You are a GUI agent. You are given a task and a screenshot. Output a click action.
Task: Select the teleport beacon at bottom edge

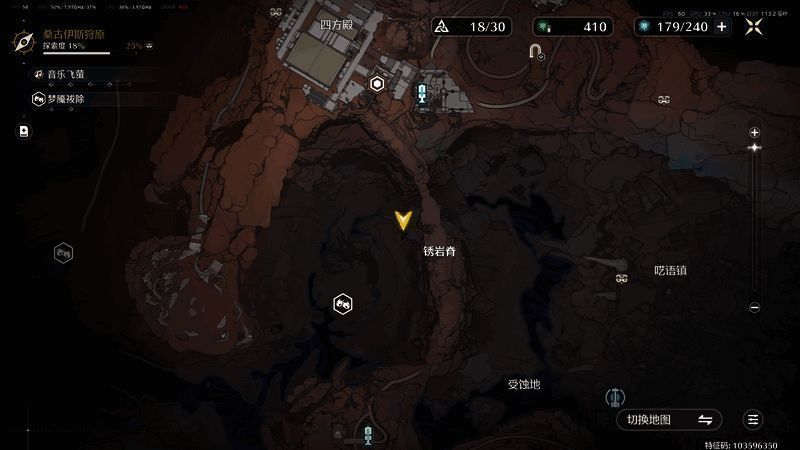tap(369, 434)
